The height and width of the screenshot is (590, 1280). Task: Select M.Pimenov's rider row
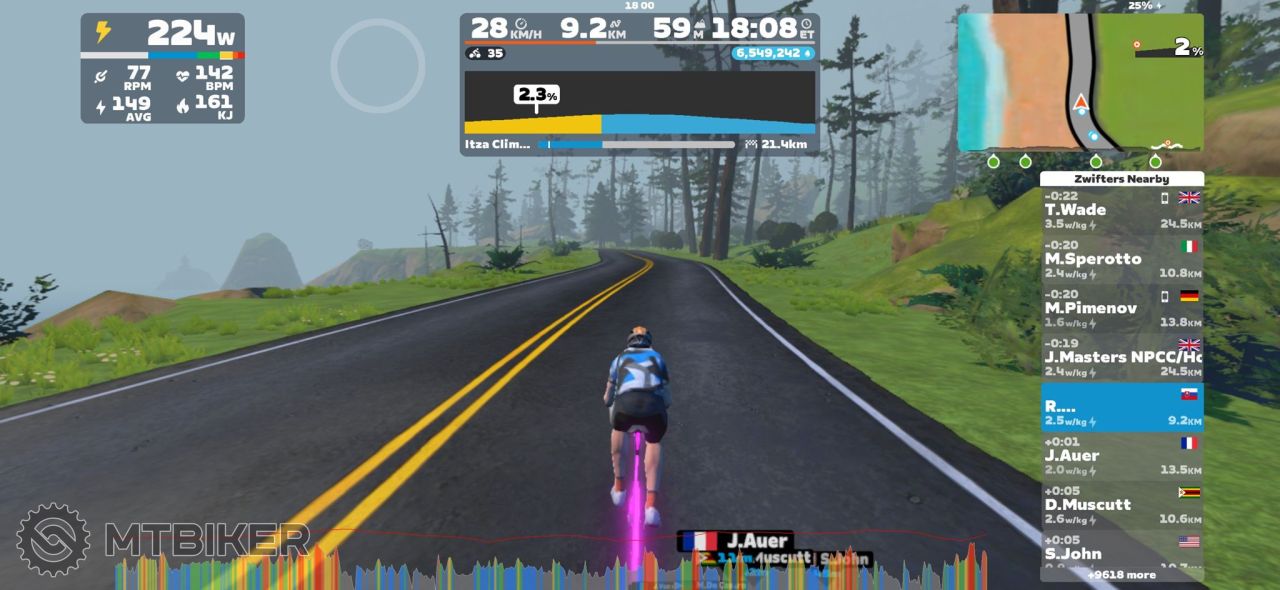click(x=1121, y=309)
